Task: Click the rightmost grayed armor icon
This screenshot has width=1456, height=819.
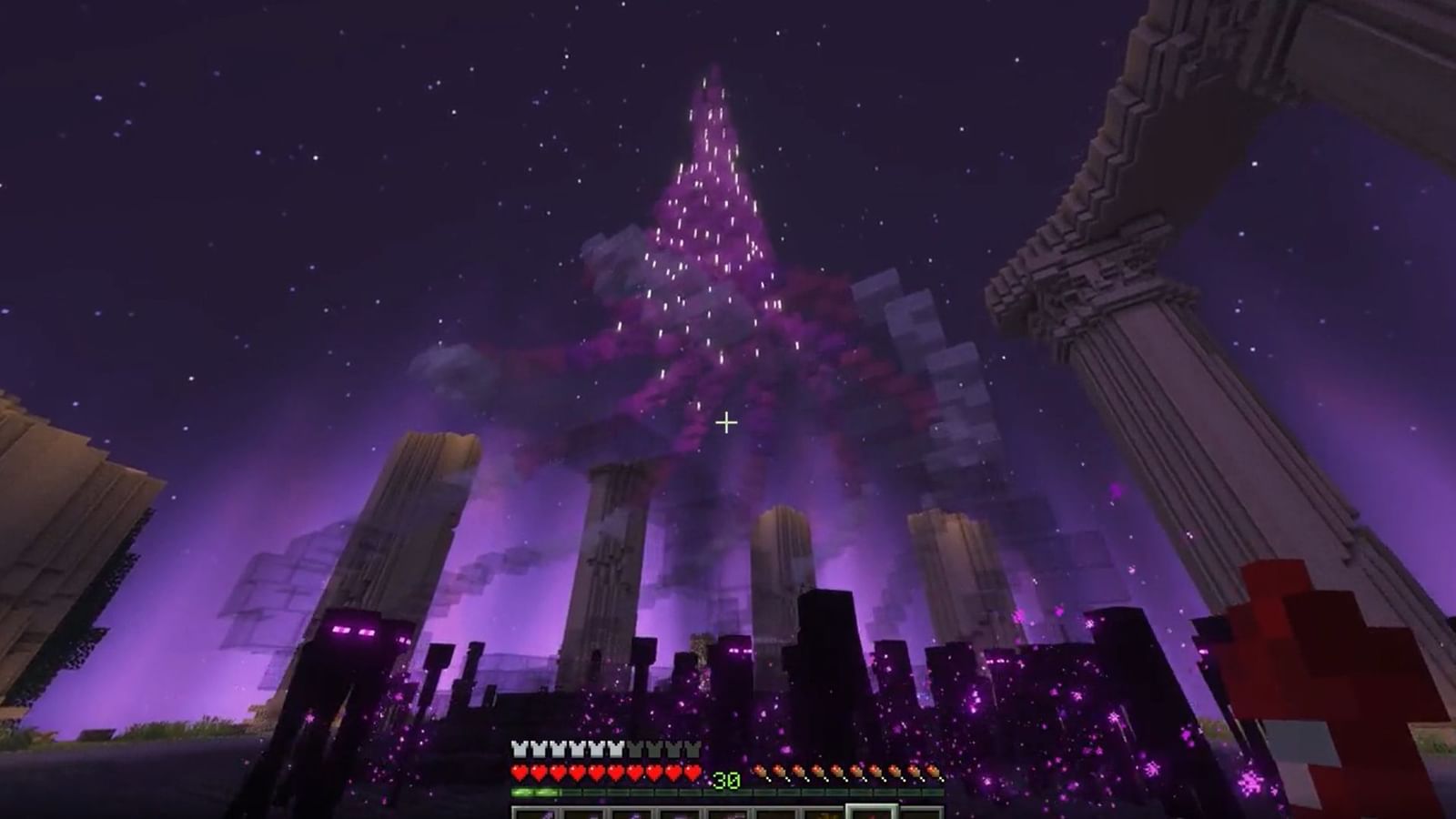Action: coord(692,749)
